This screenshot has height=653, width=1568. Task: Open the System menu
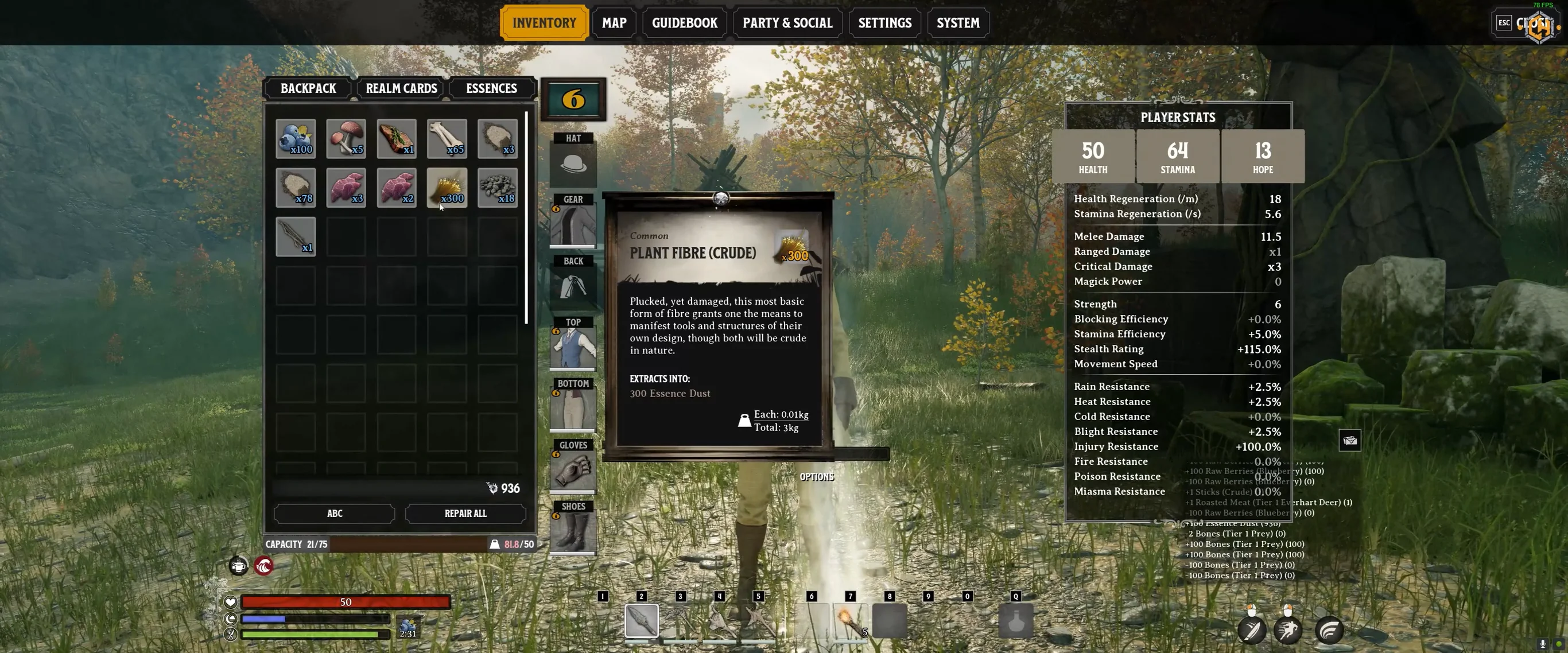(x=957, y=23)
